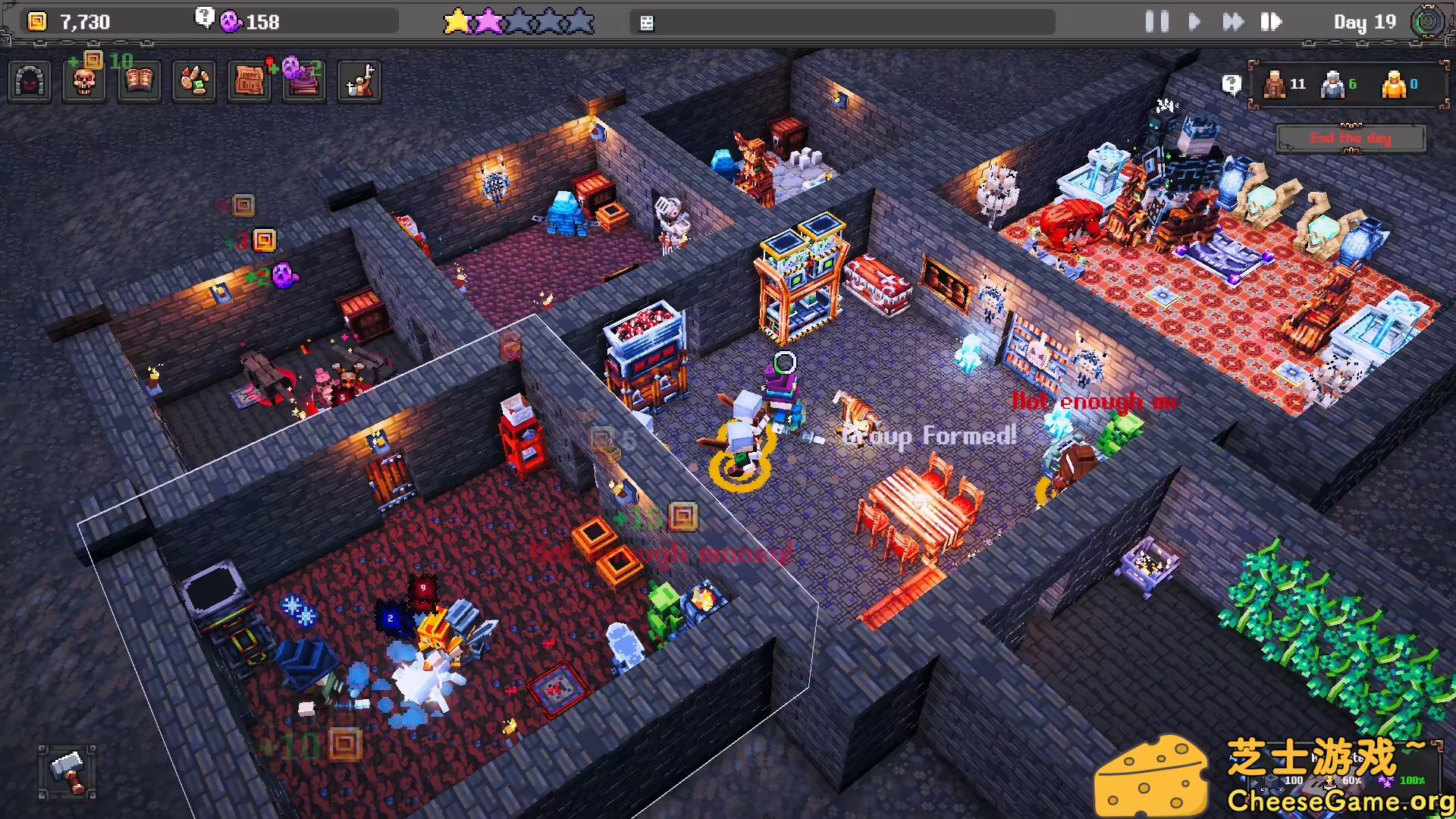The image size is (1456, 819).
Task: Toggle pause with the pause button
Action: coord(1158,22)
